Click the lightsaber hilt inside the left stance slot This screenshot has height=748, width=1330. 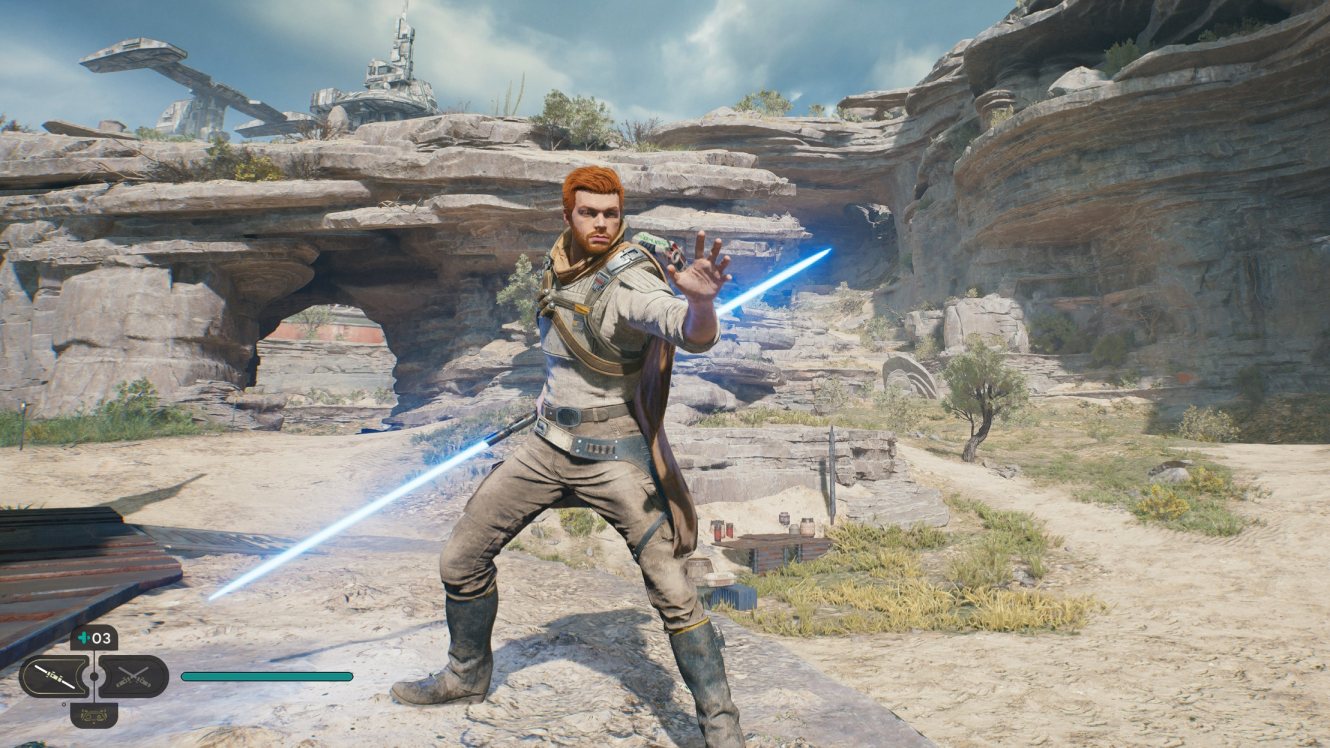[52, 676]
